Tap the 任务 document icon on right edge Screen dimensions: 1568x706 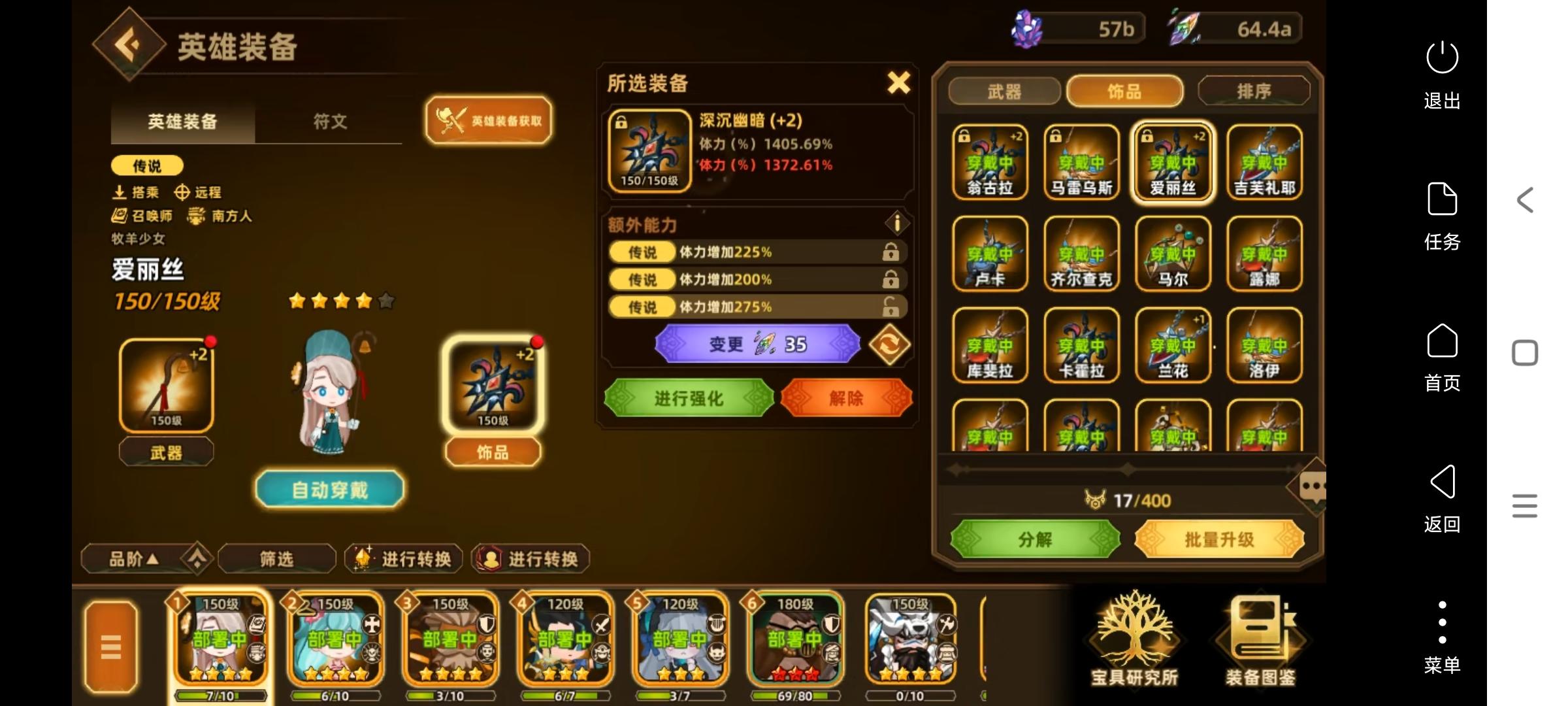[1443, 199]
